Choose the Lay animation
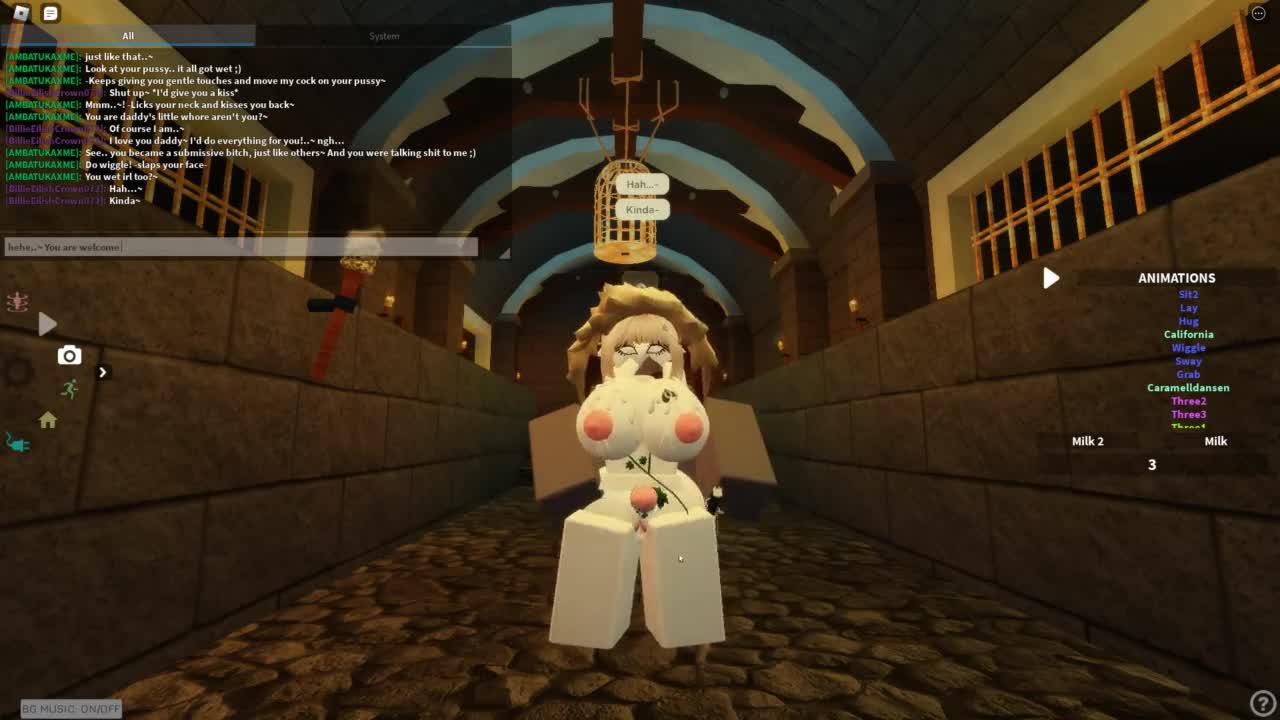This screenshot has height=720, width=1280. 1188,308
